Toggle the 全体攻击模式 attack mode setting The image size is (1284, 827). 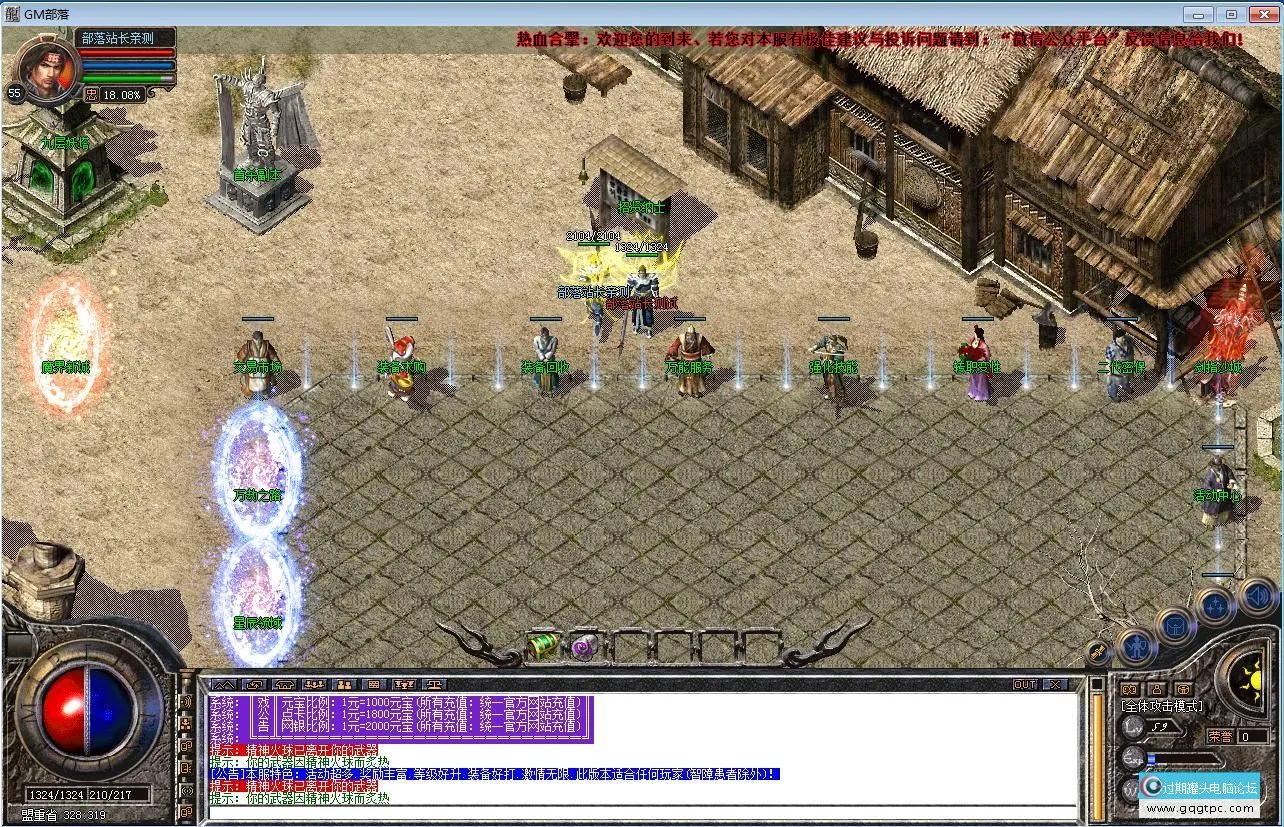tap(1163, 704)
